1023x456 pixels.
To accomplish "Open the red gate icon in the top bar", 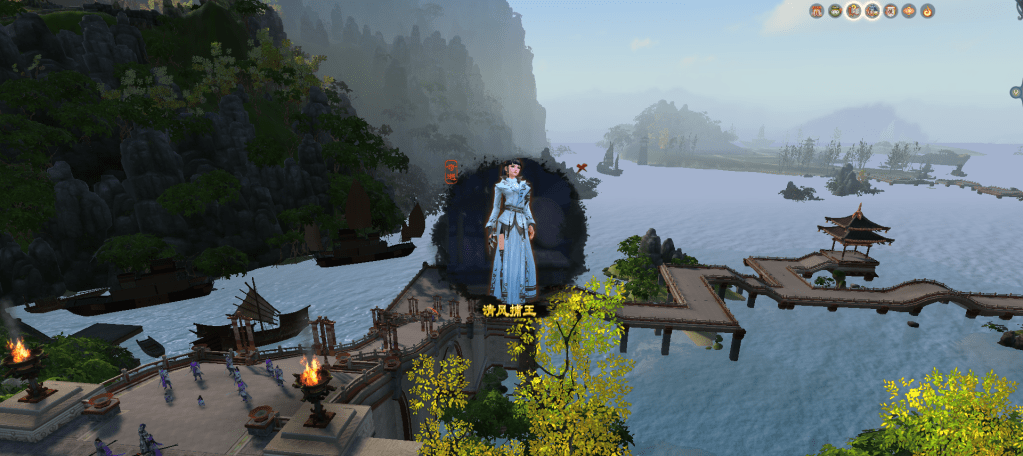I will (x=816, y=11).
